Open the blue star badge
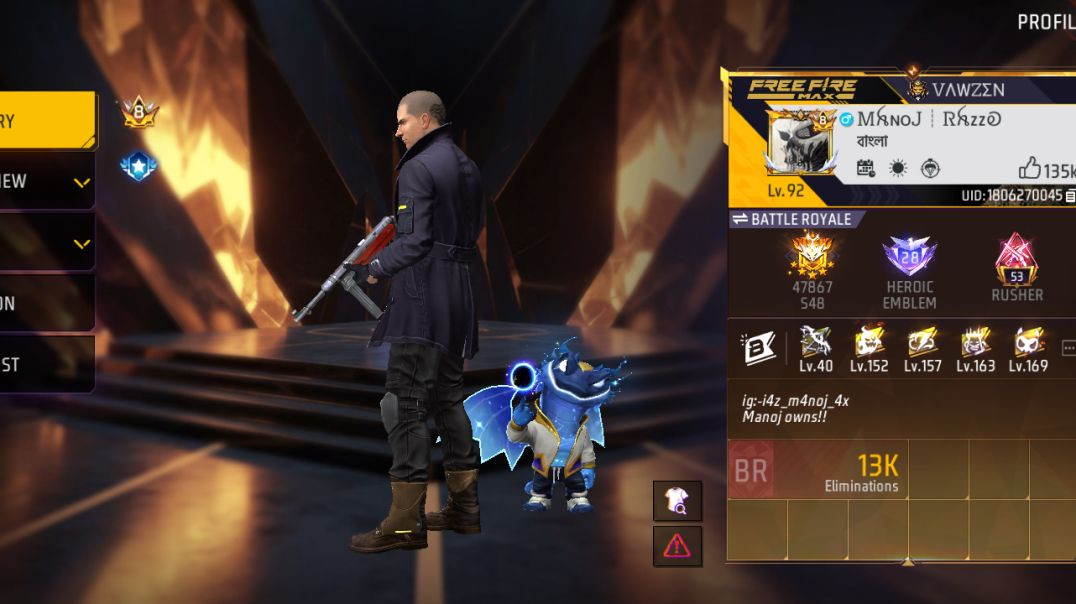The image size is (1076, 604). (138, 166)
